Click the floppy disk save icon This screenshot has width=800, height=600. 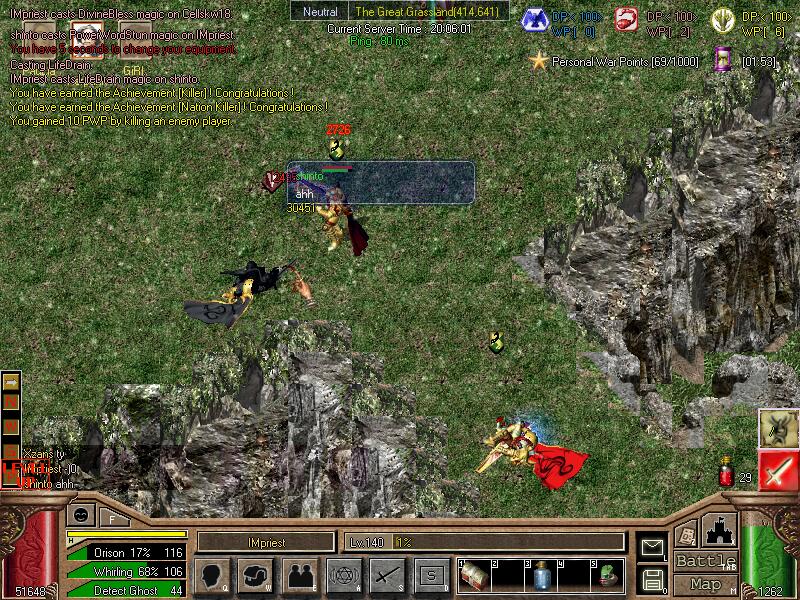(x=652, y=578)
